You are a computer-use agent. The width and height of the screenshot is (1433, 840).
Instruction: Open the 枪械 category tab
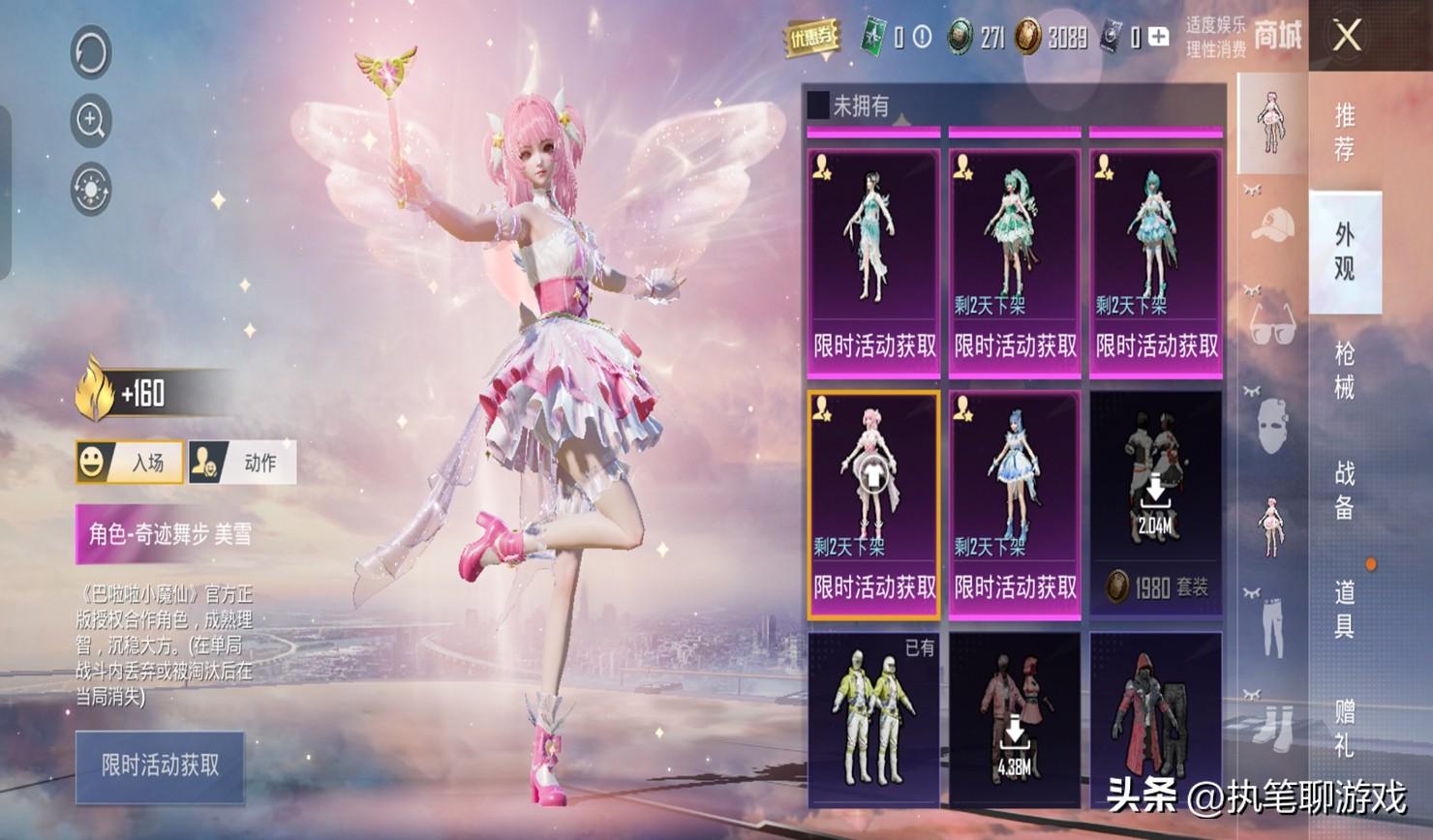point(1345,371)
